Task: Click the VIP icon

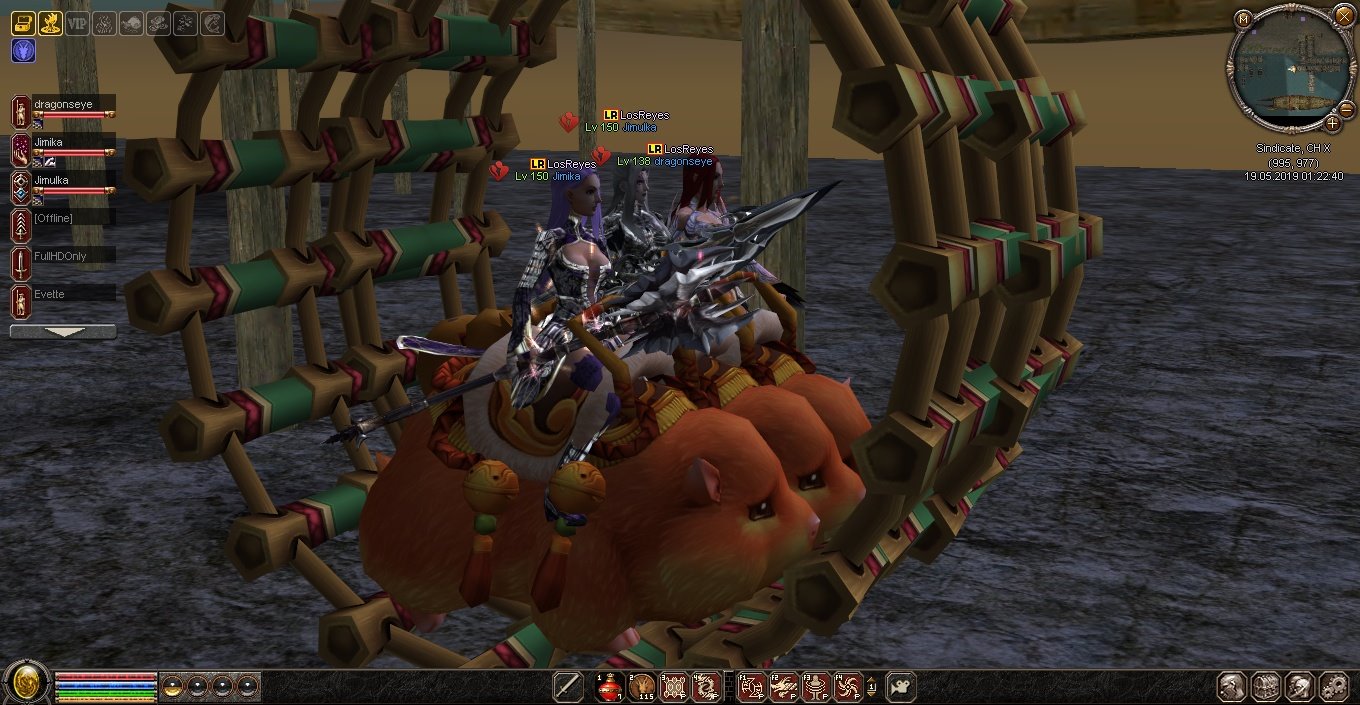Action: pos(77,23)
